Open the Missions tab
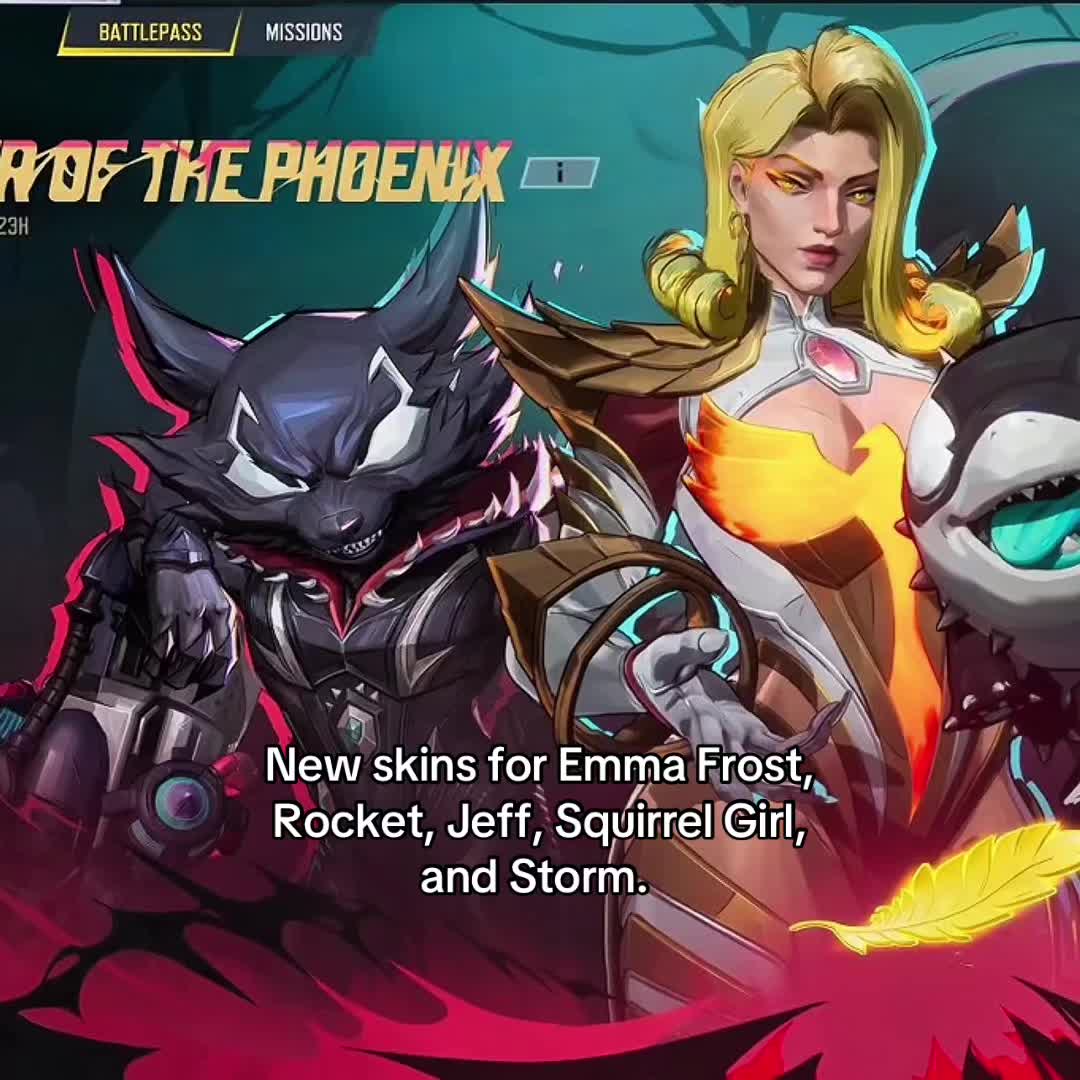Screen dimensions: 1080x1080 click(x=304, y=32)
